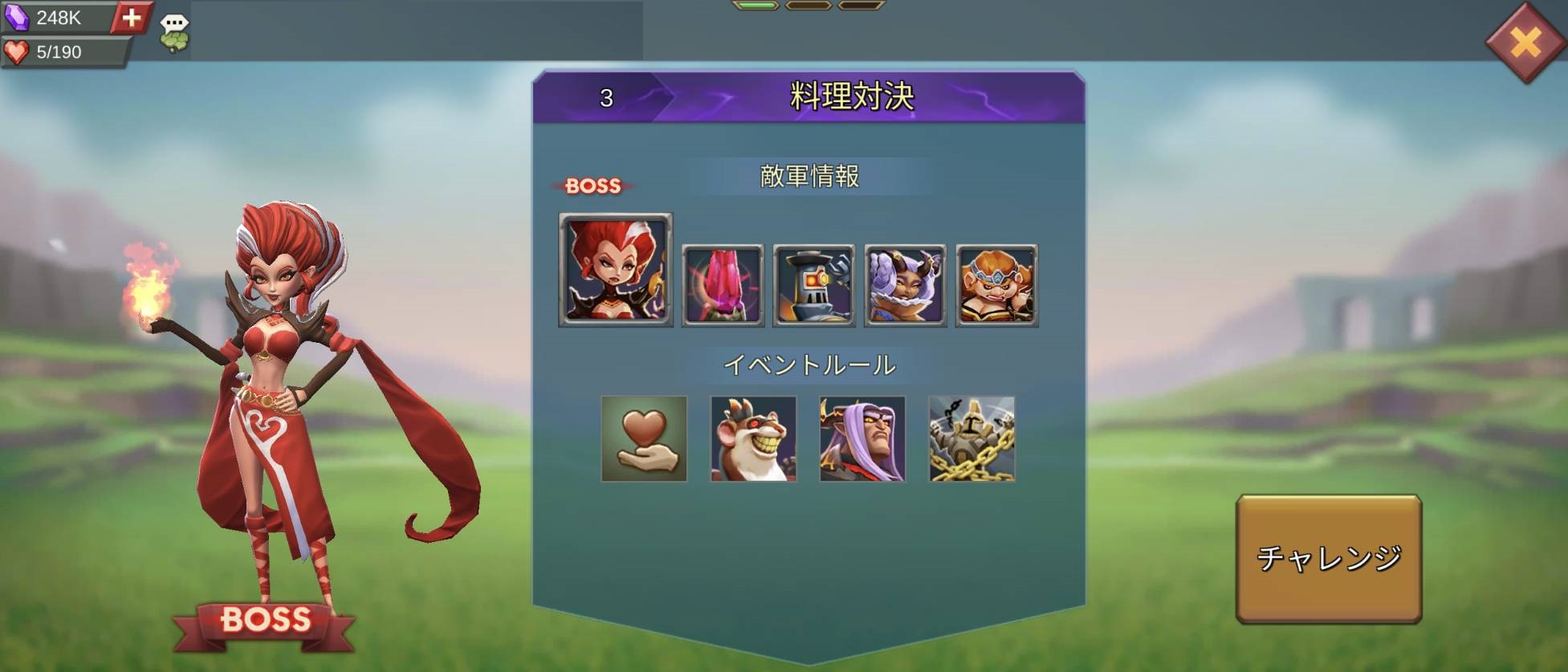Image resolution: width=1568 pixels, height=672 pixels.
Task: Start the battle with the チャレンジ button
Action: click(x=1328, y=558)
